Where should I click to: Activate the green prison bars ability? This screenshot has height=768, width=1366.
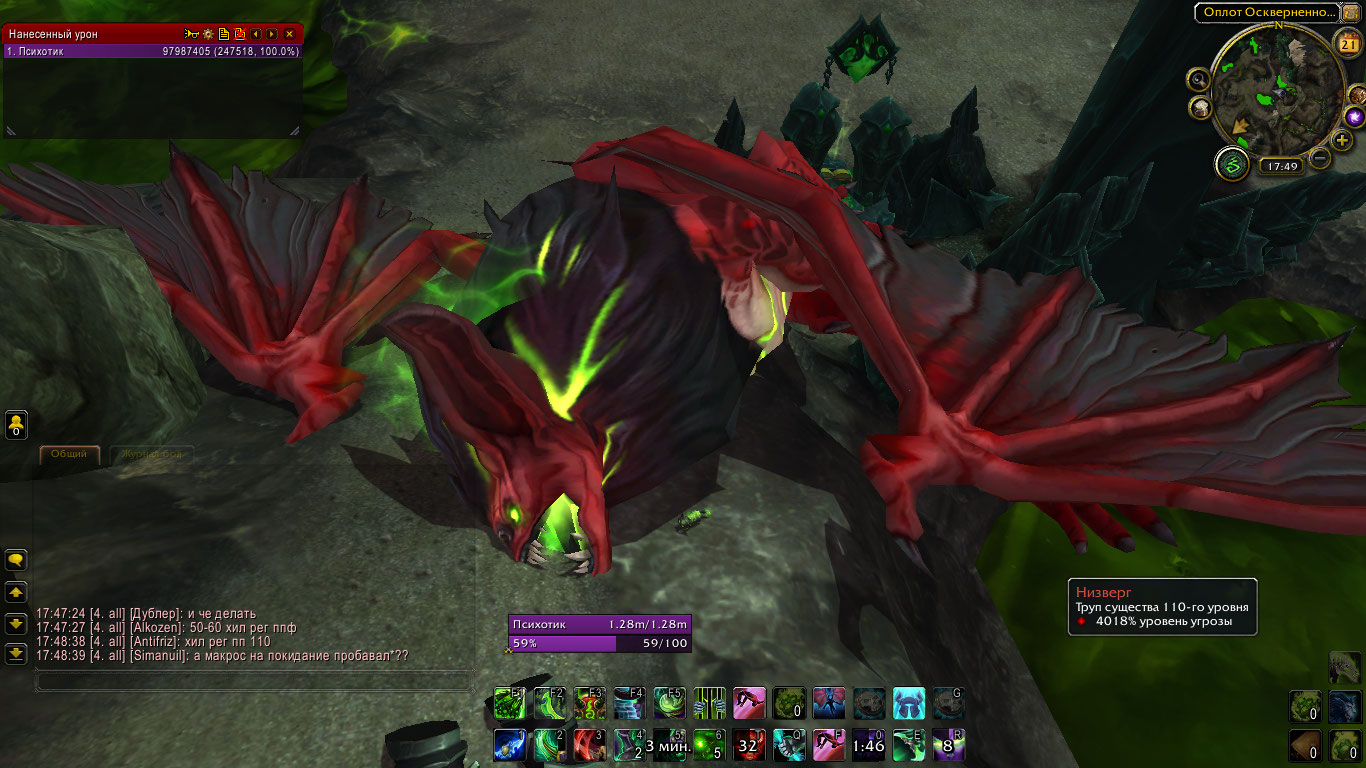[x=709, y=703]
